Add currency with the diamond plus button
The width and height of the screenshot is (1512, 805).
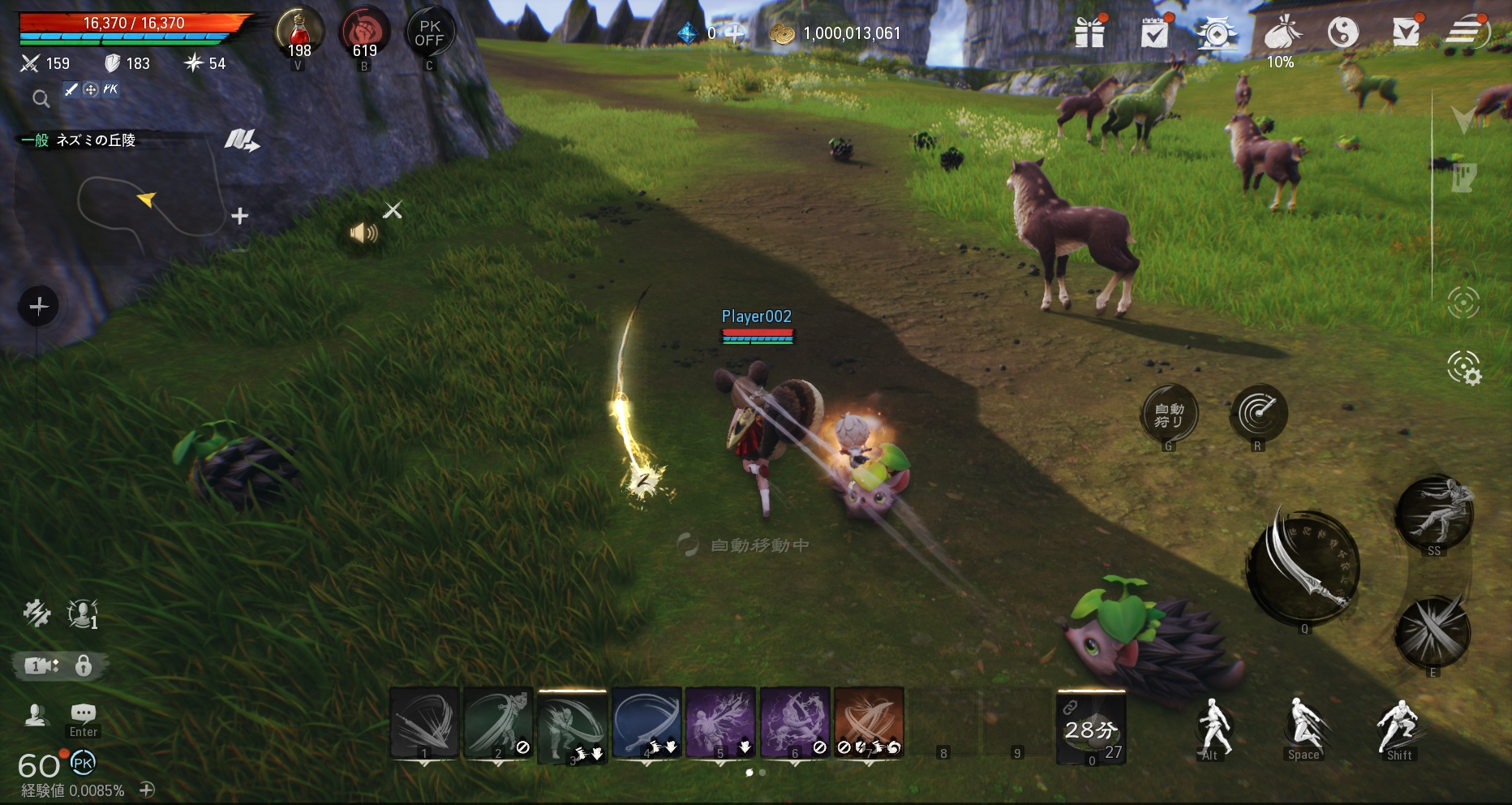point(734,34)
